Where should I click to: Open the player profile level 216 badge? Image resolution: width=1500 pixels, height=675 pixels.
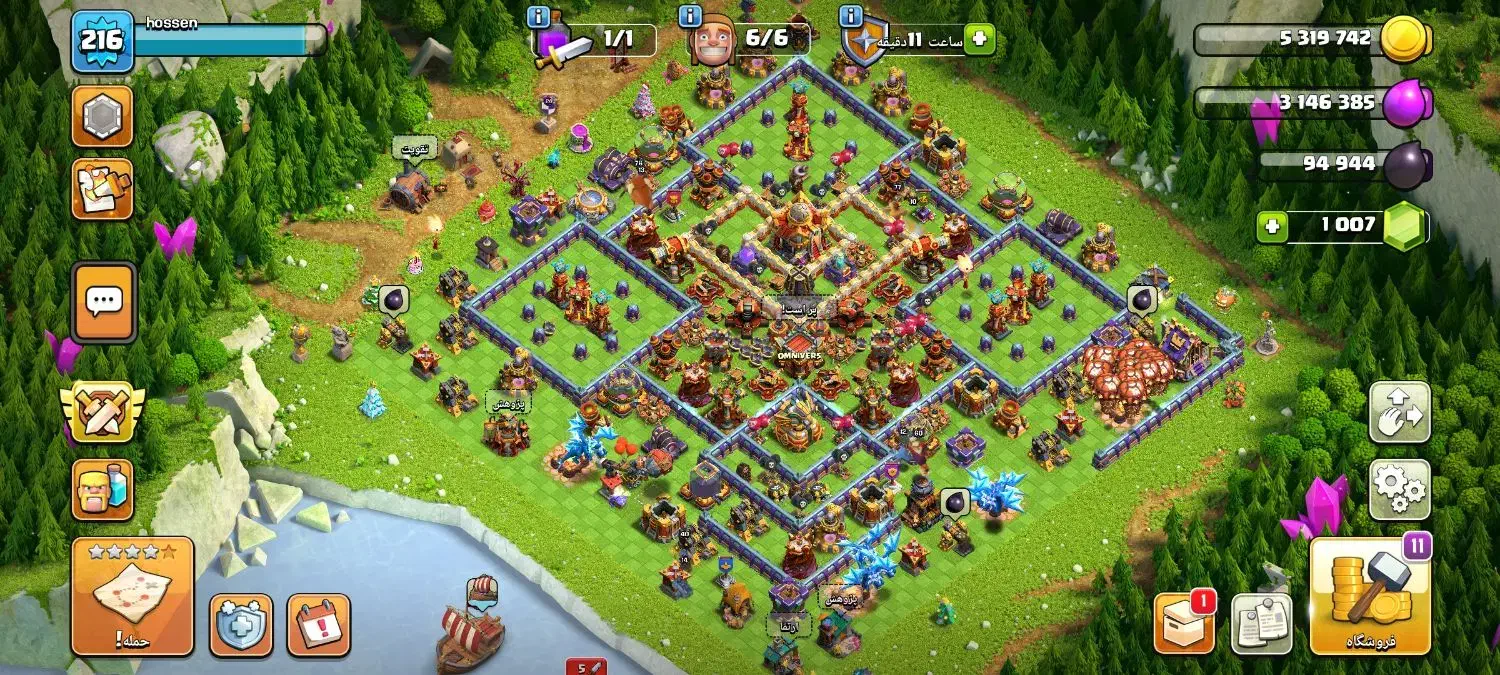102,41
